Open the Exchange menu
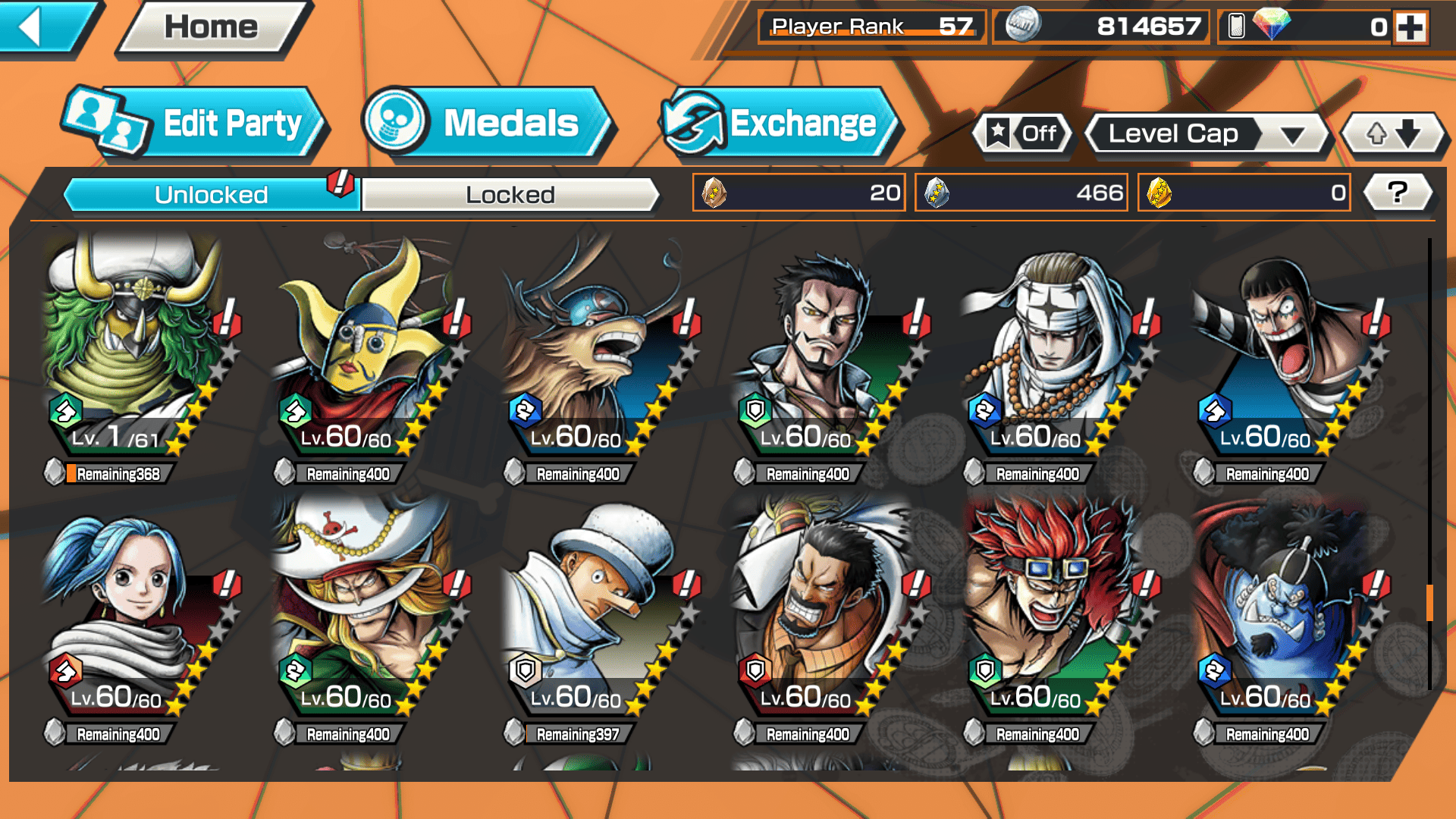 click(x=780, y=124)
